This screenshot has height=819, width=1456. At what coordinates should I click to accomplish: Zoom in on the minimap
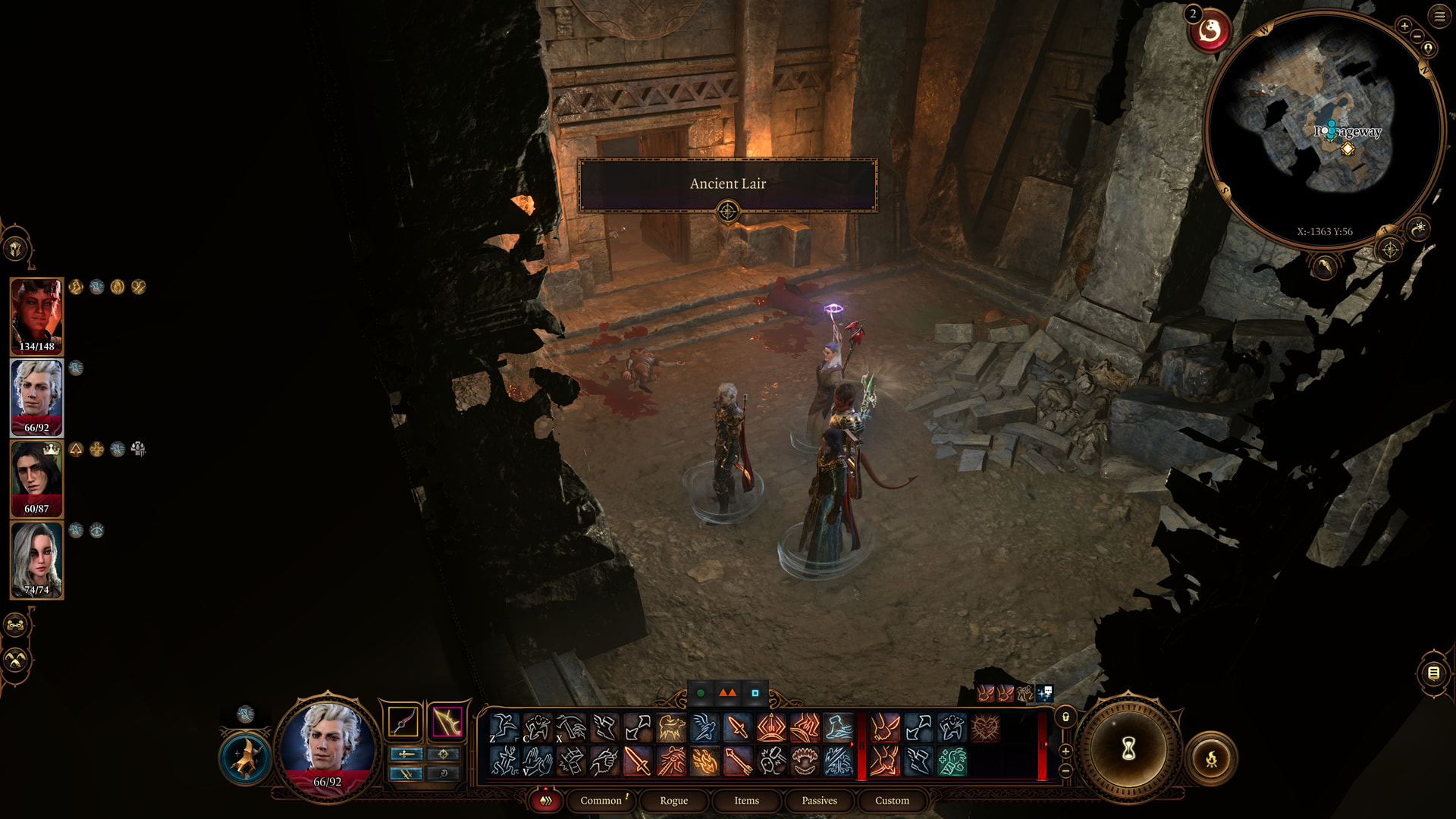coord(1404,26)
